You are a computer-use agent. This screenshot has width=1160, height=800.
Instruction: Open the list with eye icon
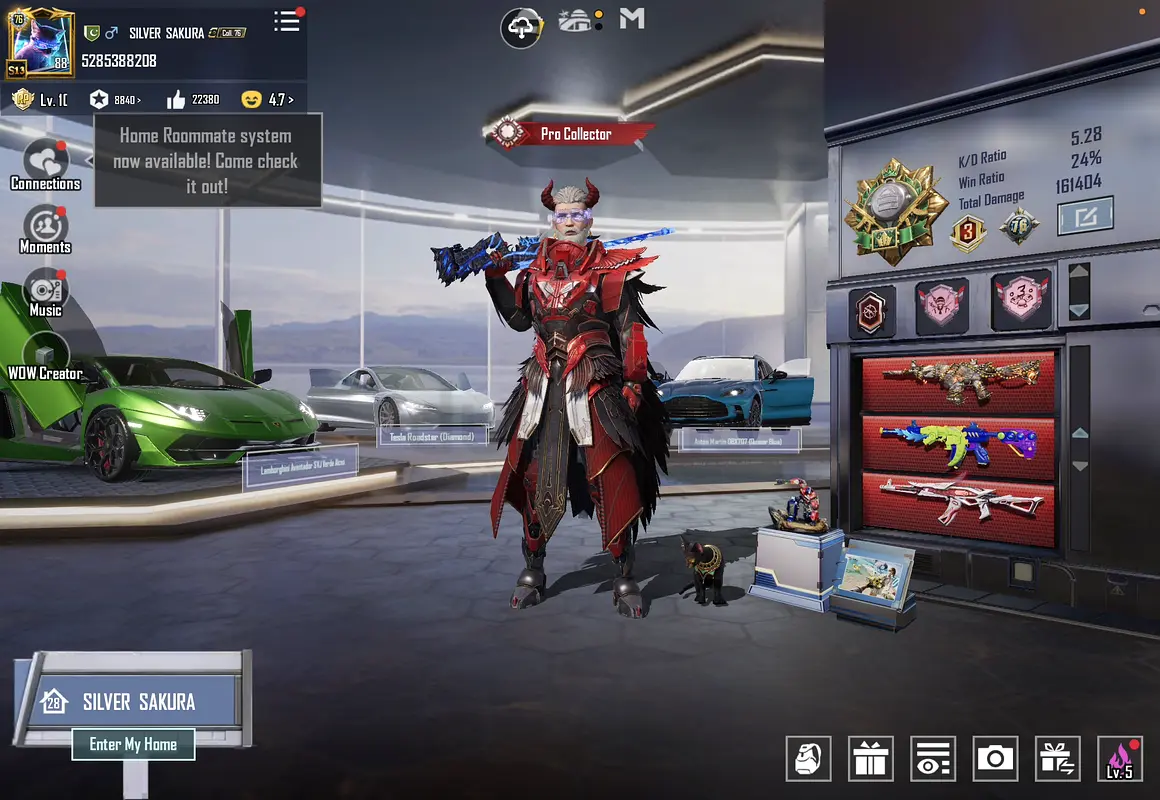(x=933, y=759)
